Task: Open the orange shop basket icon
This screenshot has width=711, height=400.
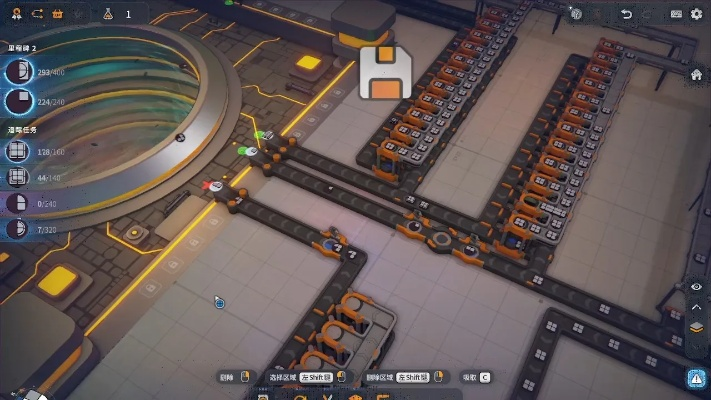Action: click(57, 14)
